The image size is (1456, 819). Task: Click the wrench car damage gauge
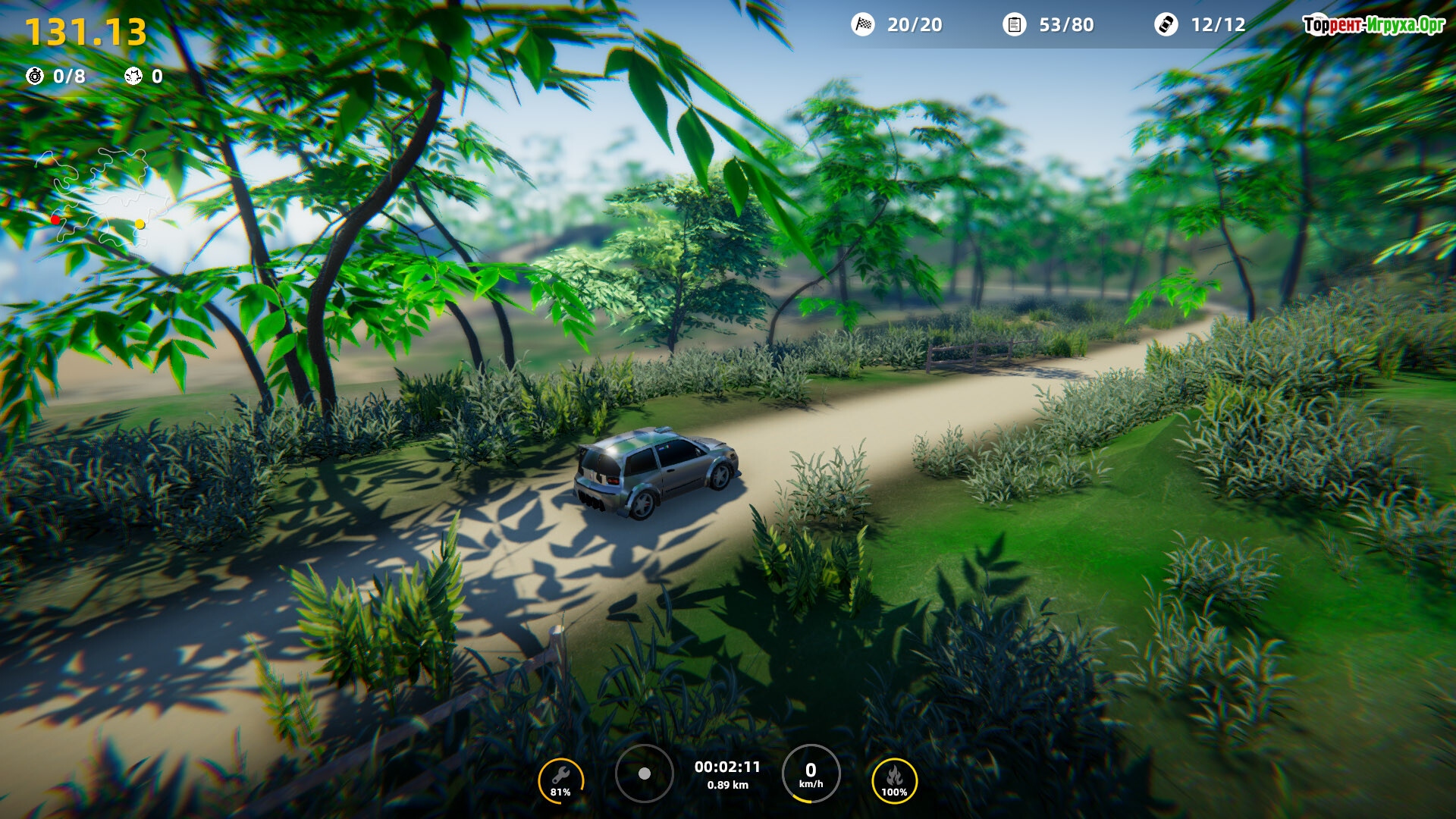click(x=560, y=780)
